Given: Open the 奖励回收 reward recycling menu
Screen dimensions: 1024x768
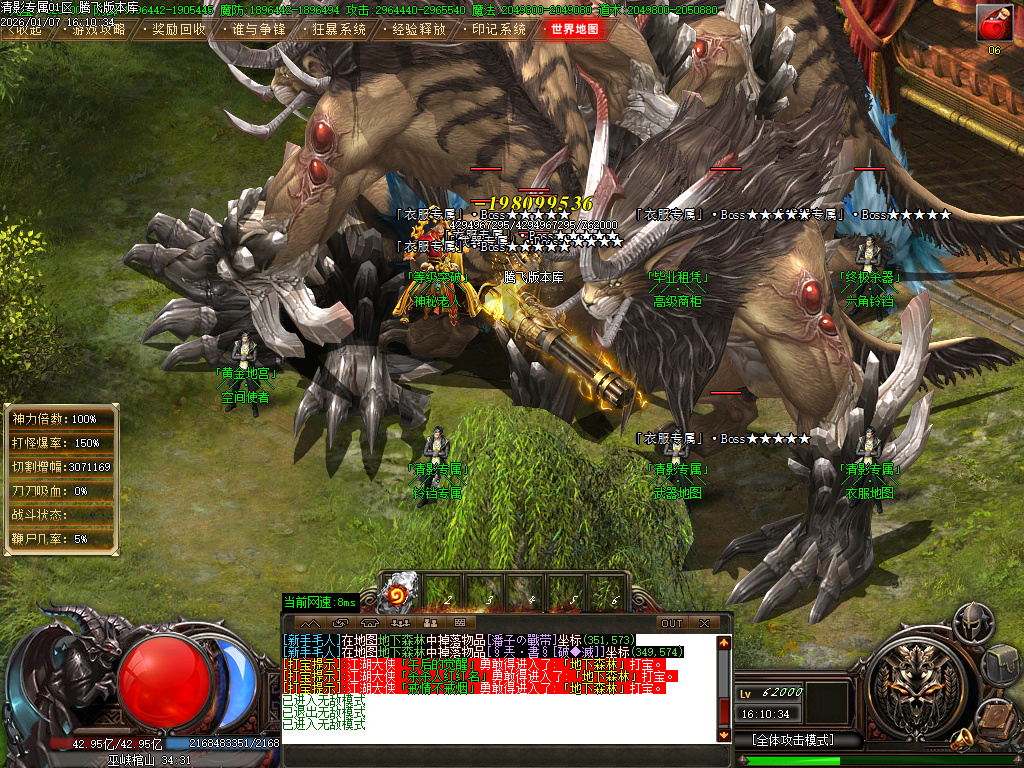Looking at the screenshot, I should pos(179,30).
